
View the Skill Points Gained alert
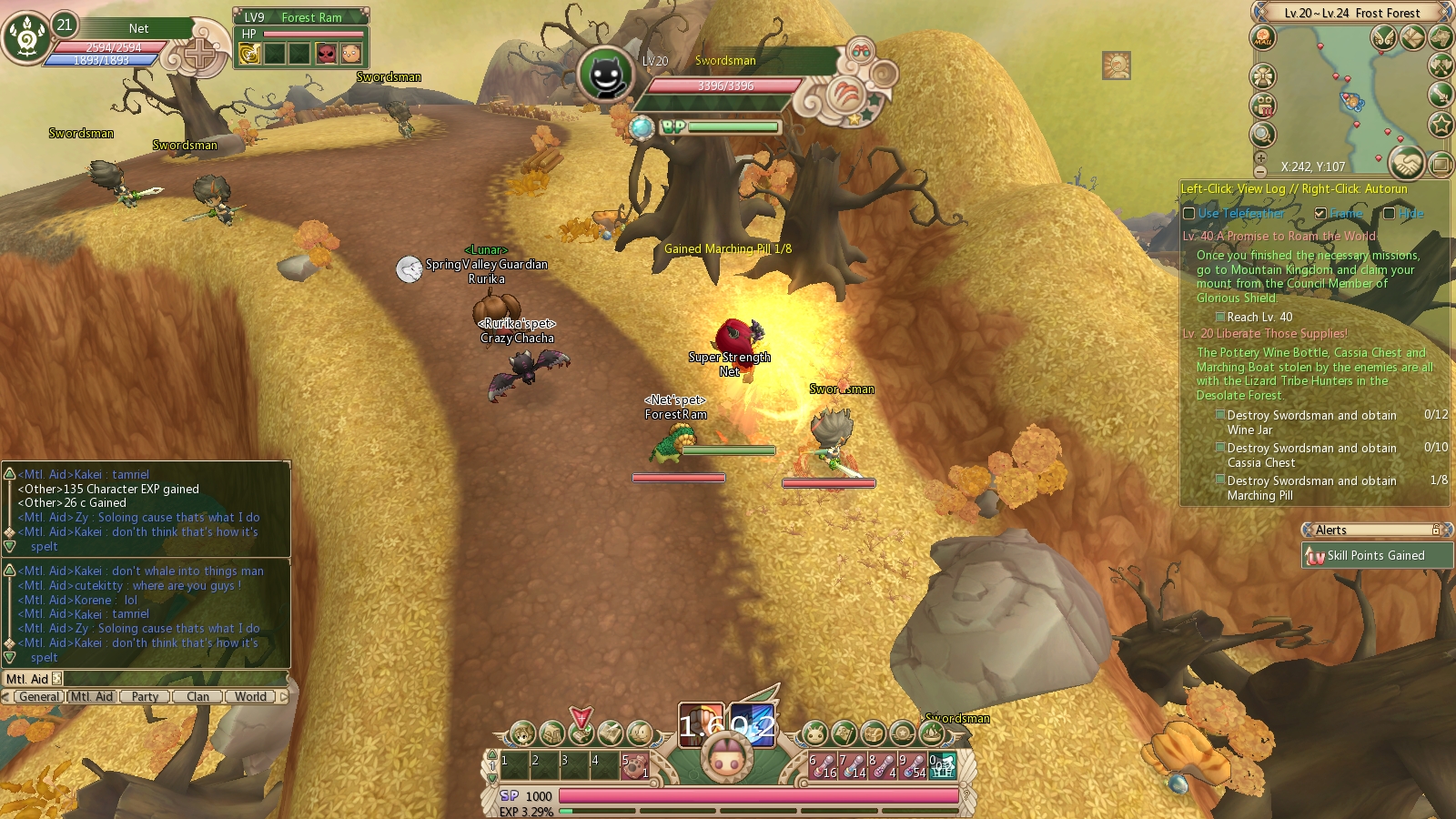[x=1376, y=556]
